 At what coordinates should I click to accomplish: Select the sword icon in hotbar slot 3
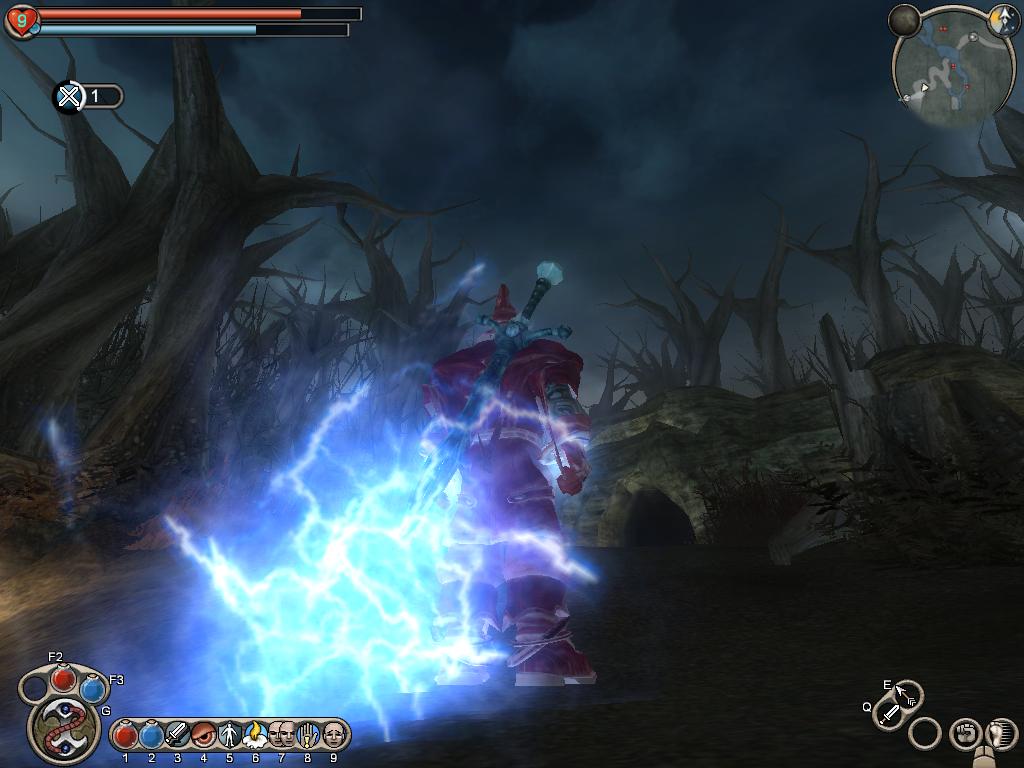coord(177,736)
